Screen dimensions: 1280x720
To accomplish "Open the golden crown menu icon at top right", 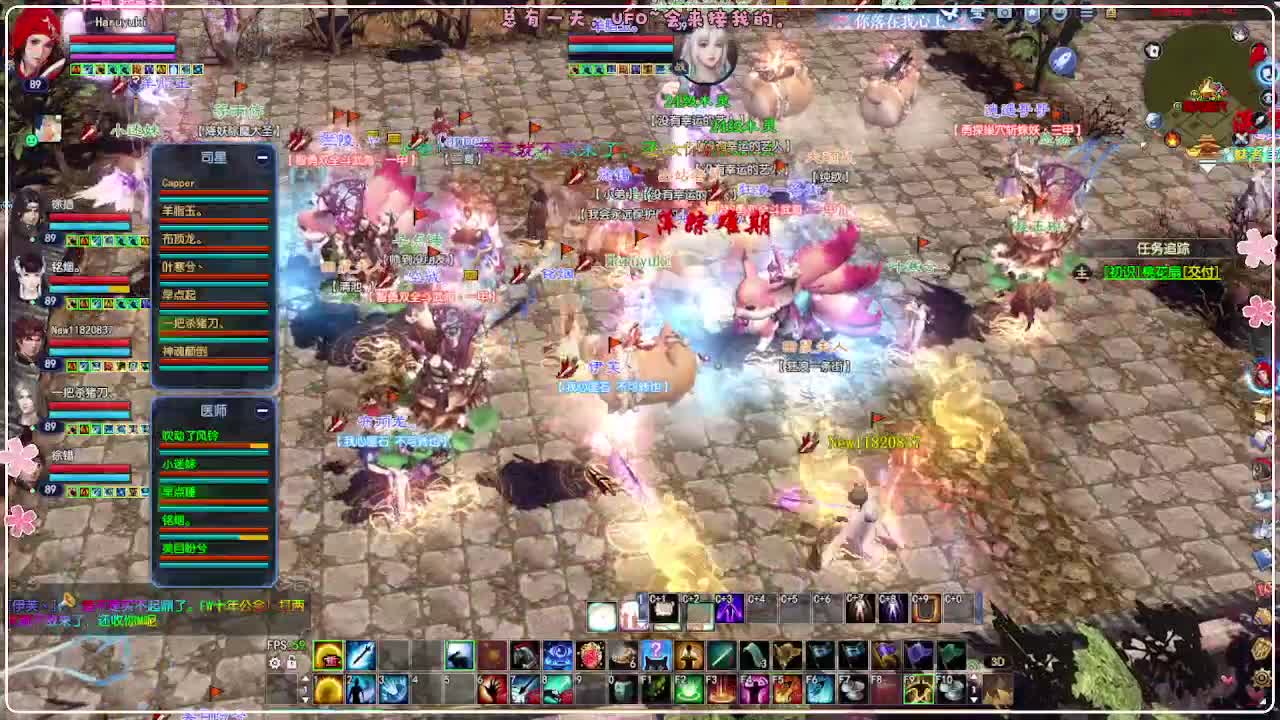I will (1110, 13).
